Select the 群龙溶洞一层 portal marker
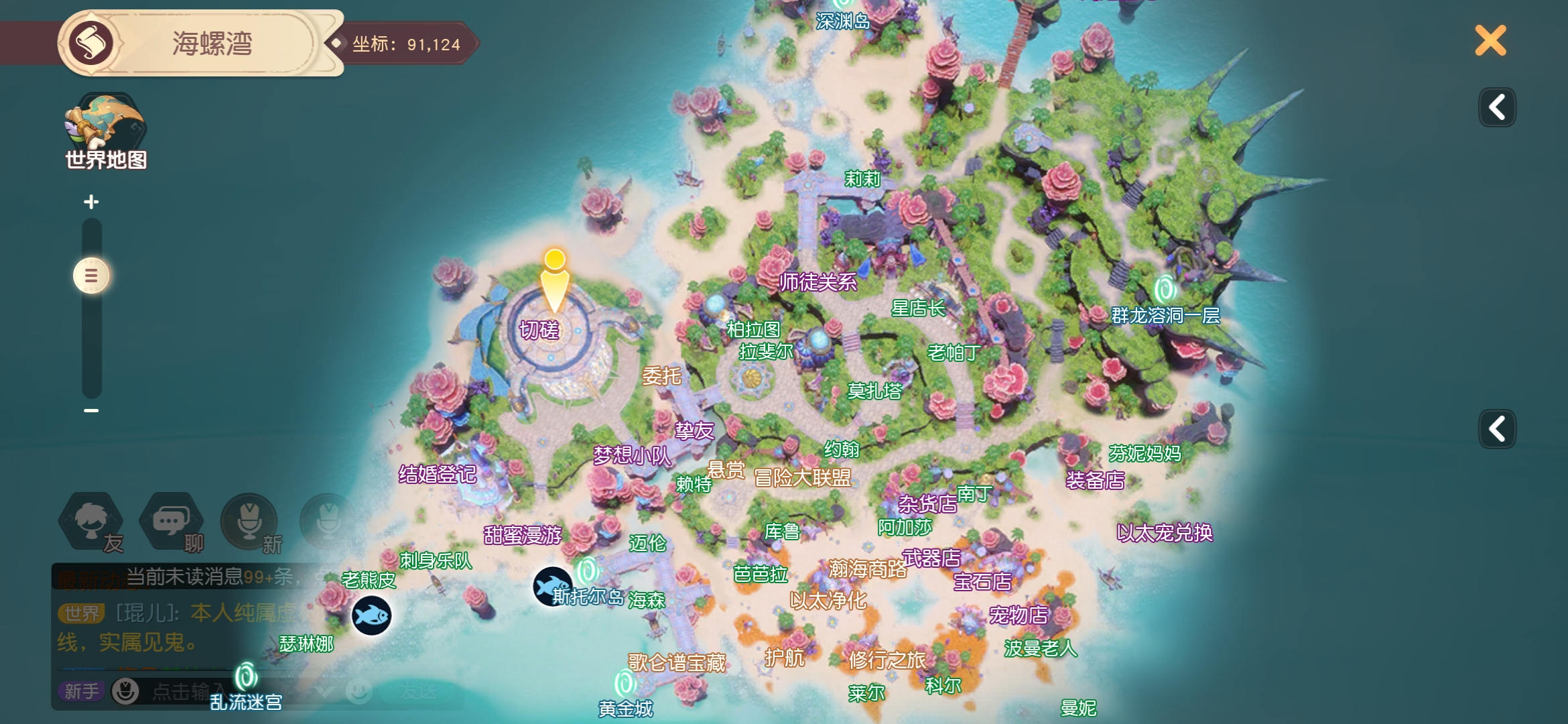Image resolution: width=1568 pixels, height=724 pixels. pos(1165,290)
